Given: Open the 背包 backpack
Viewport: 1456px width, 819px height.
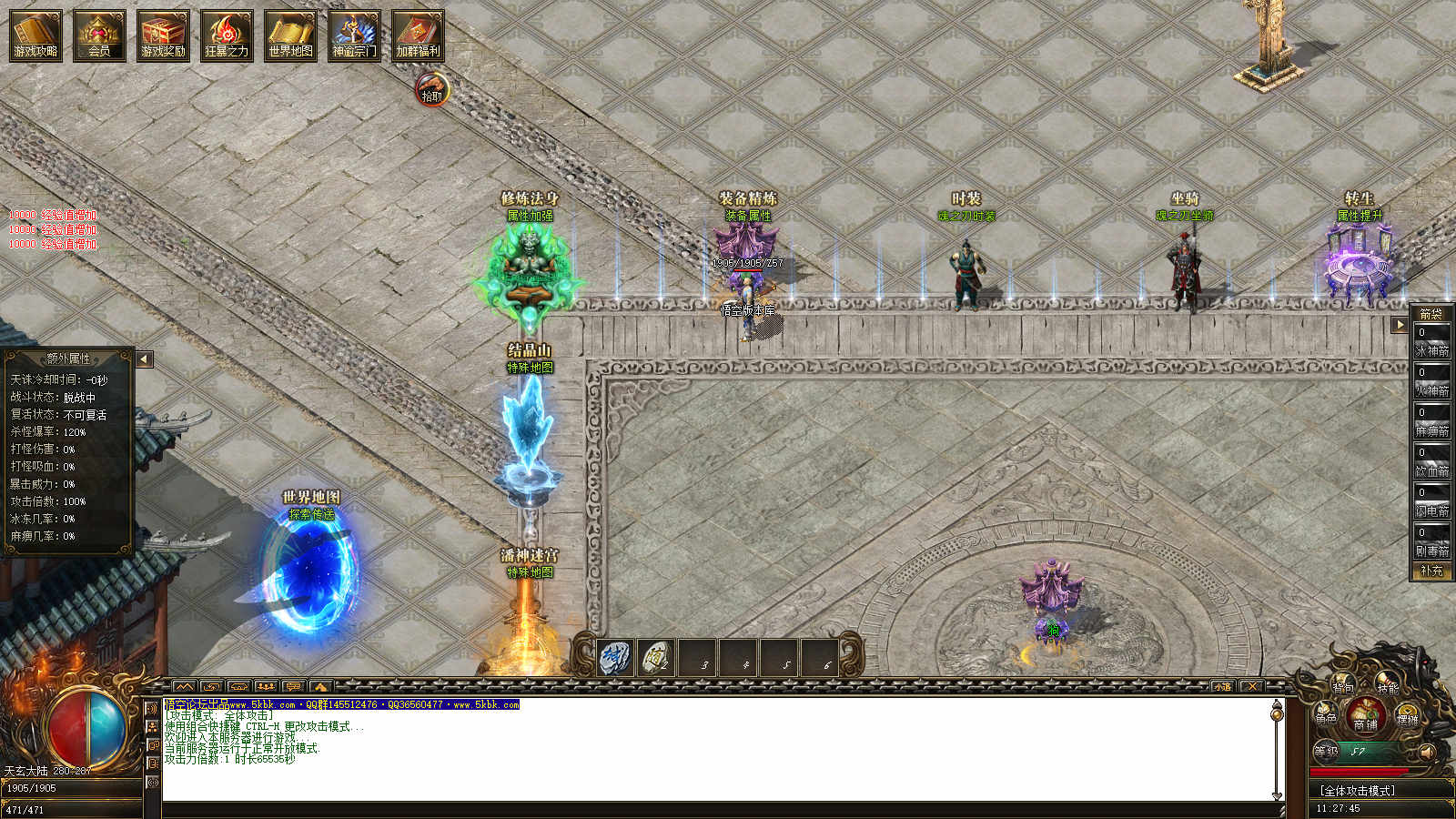Looking at the screenshot, I should click(1342, 688).
